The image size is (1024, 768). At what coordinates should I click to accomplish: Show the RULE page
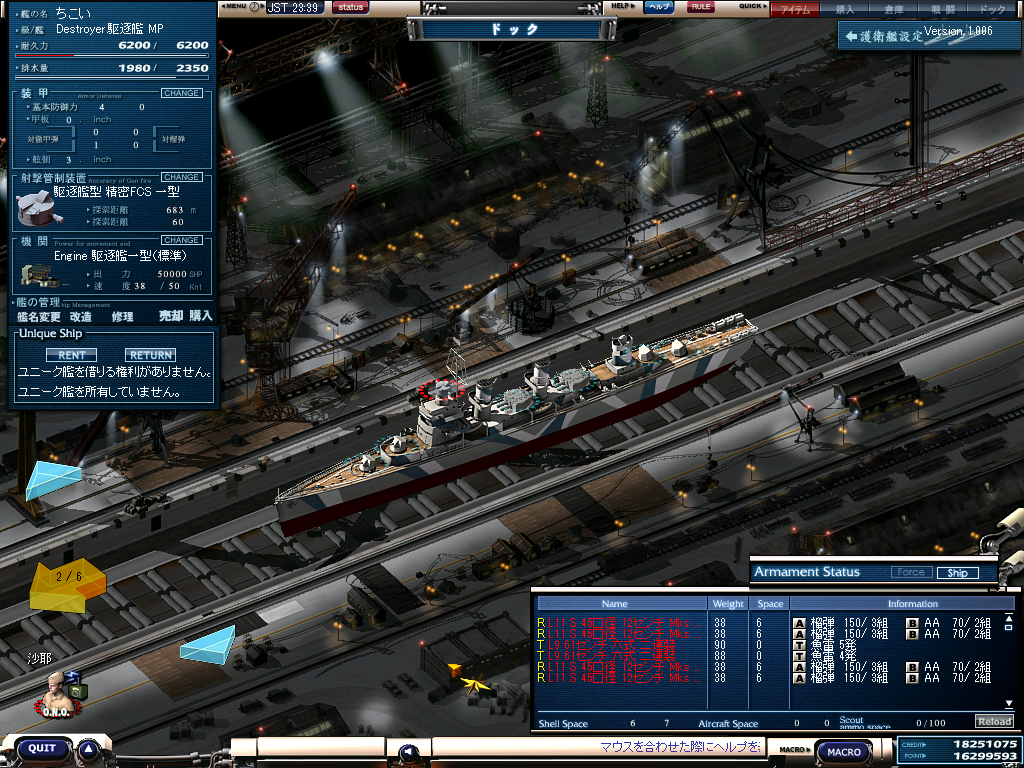click(x=701, y=7)
